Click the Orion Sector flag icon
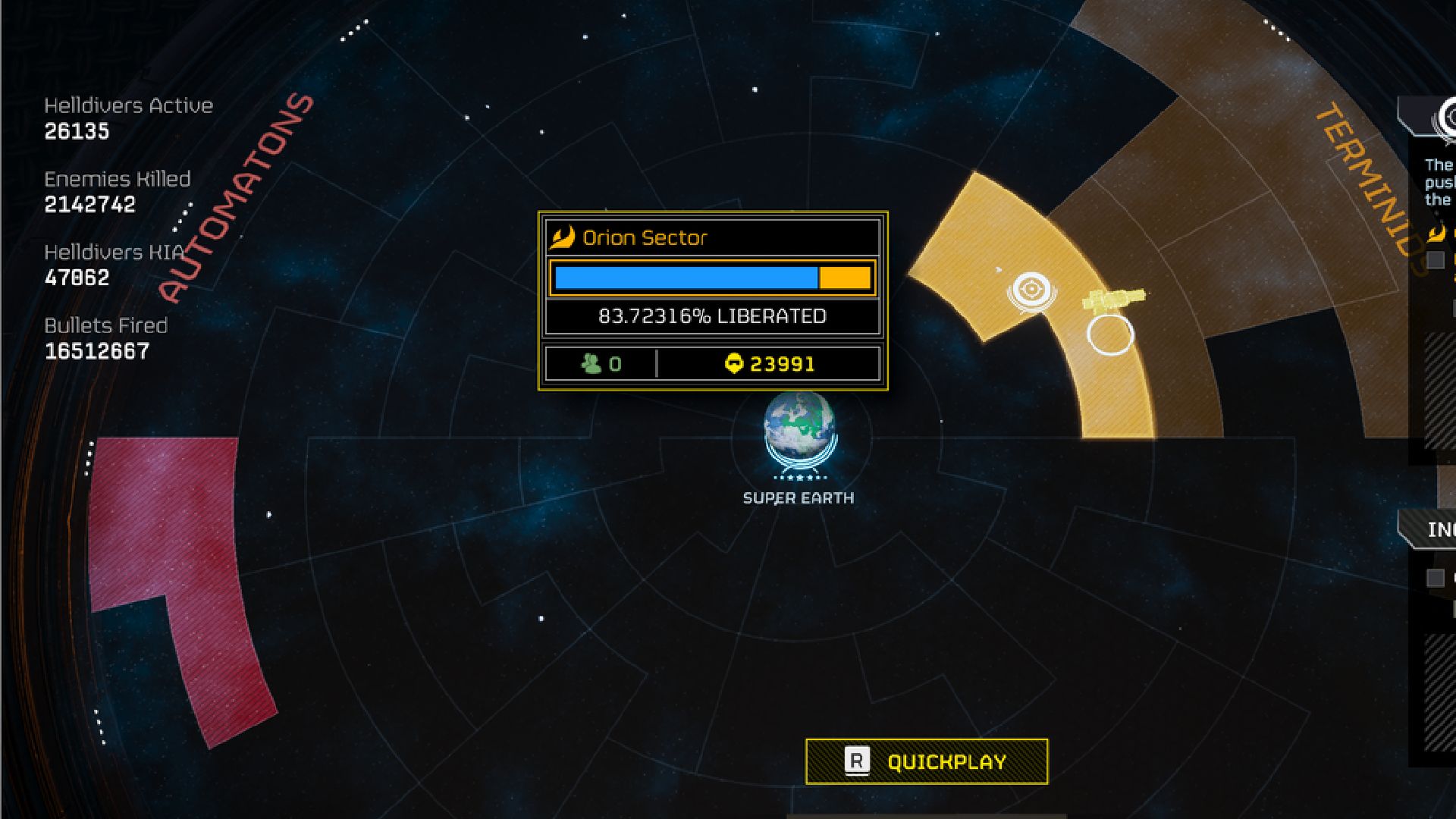This screenshot has width=1456, height=819. tap(564, 237)
